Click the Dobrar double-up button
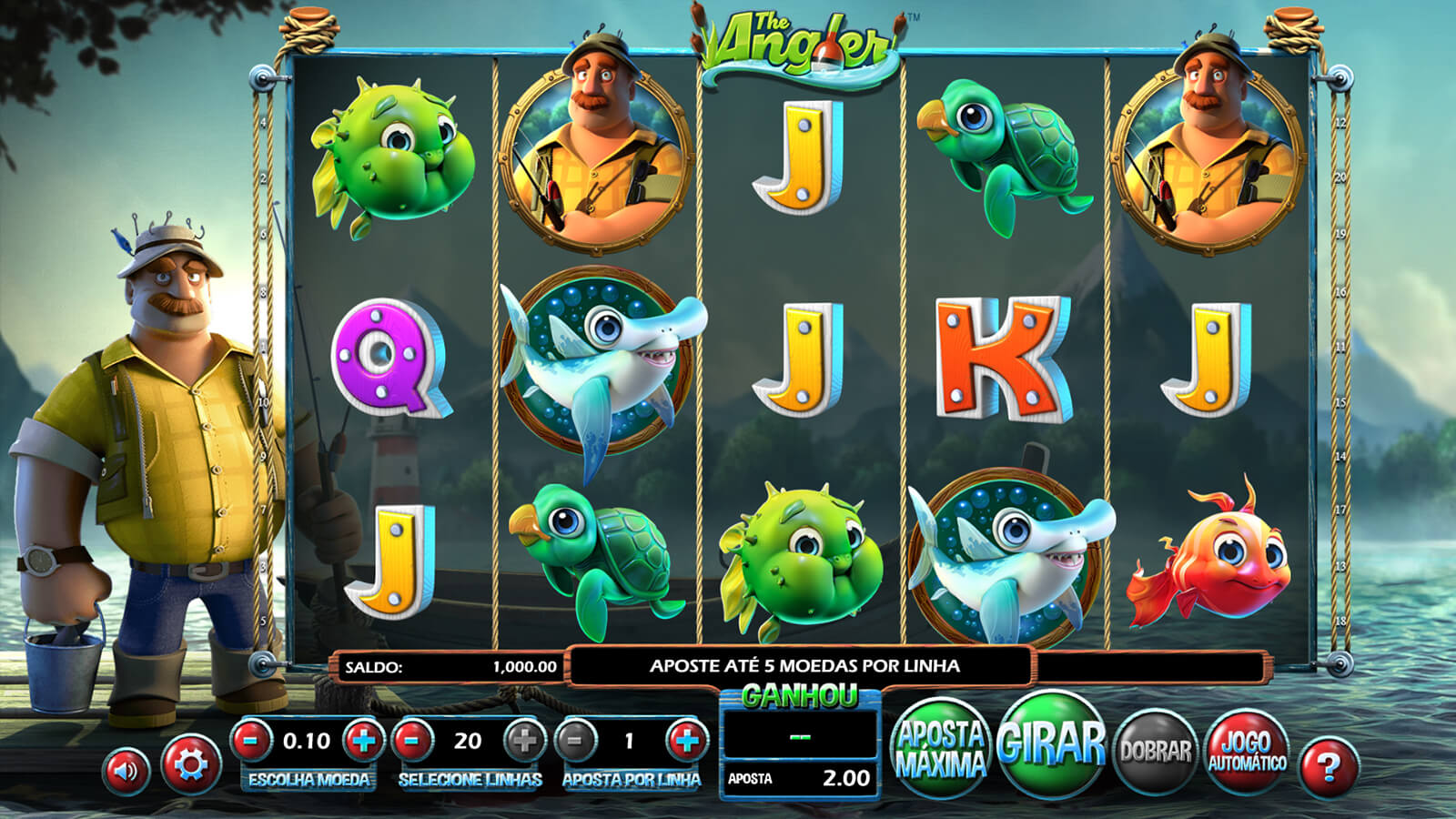Screen dimensions: 1456x819 [x=1155, y=751]
